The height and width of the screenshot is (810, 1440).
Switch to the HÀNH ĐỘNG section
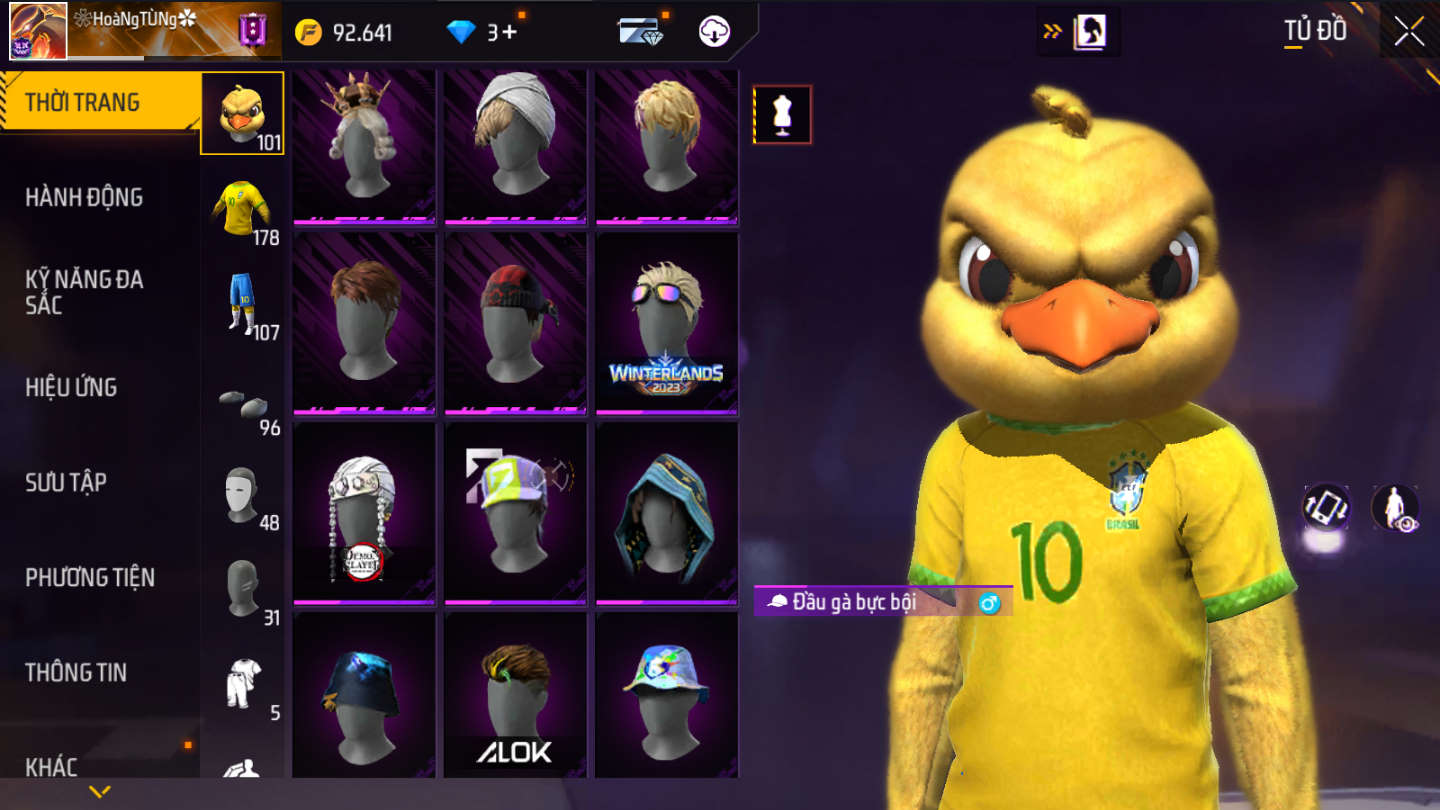(84, 197)
